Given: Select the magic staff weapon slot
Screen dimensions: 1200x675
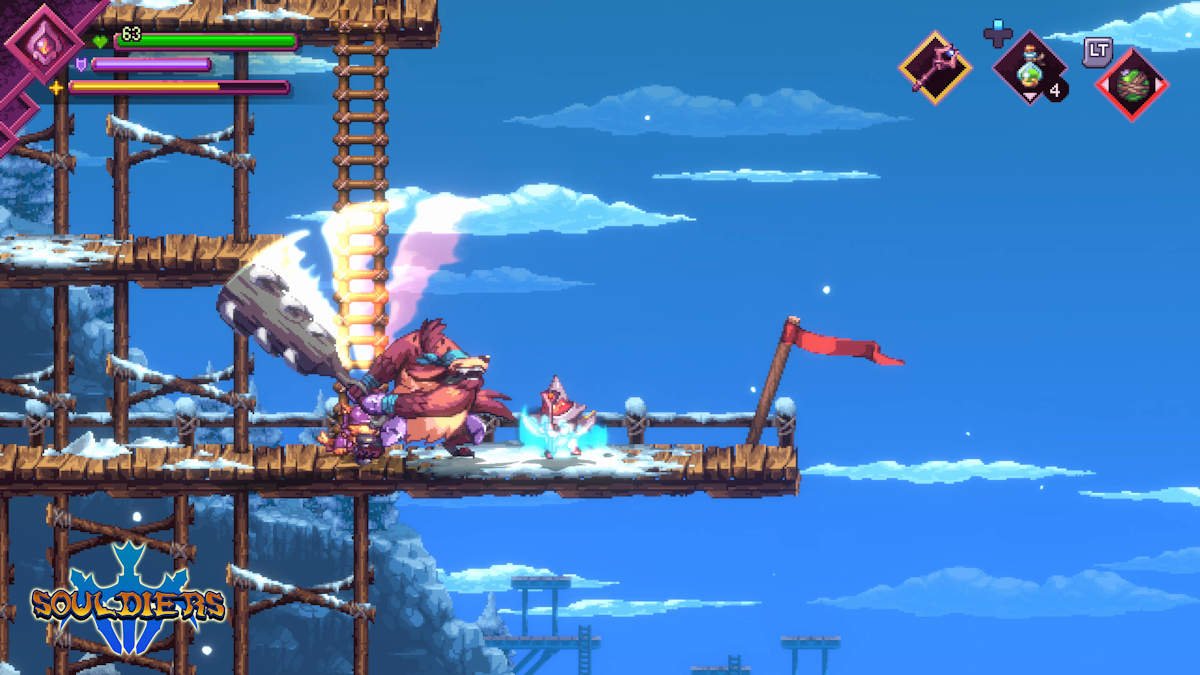Looking at the screenshot, I should (935, 67).
